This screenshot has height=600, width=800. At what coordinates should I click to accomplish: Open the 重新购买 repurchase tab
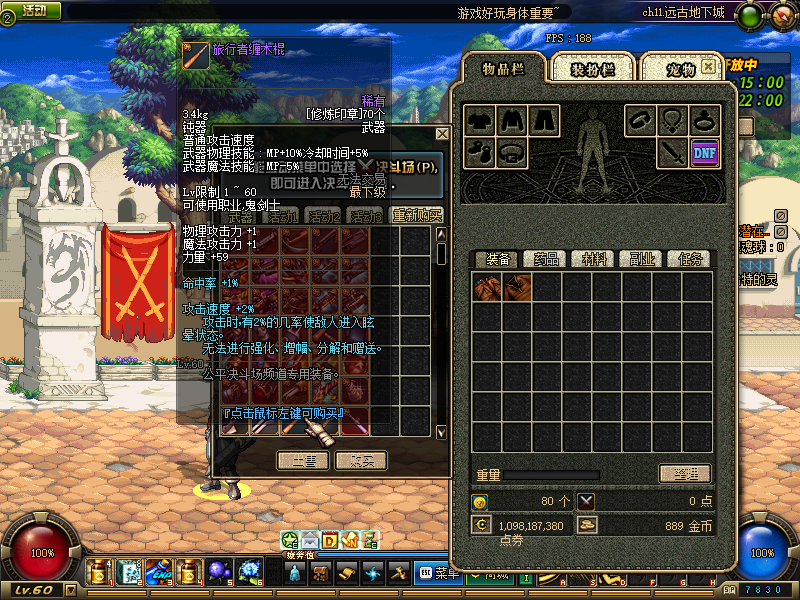pyautogui.click(x=415, y=215)
